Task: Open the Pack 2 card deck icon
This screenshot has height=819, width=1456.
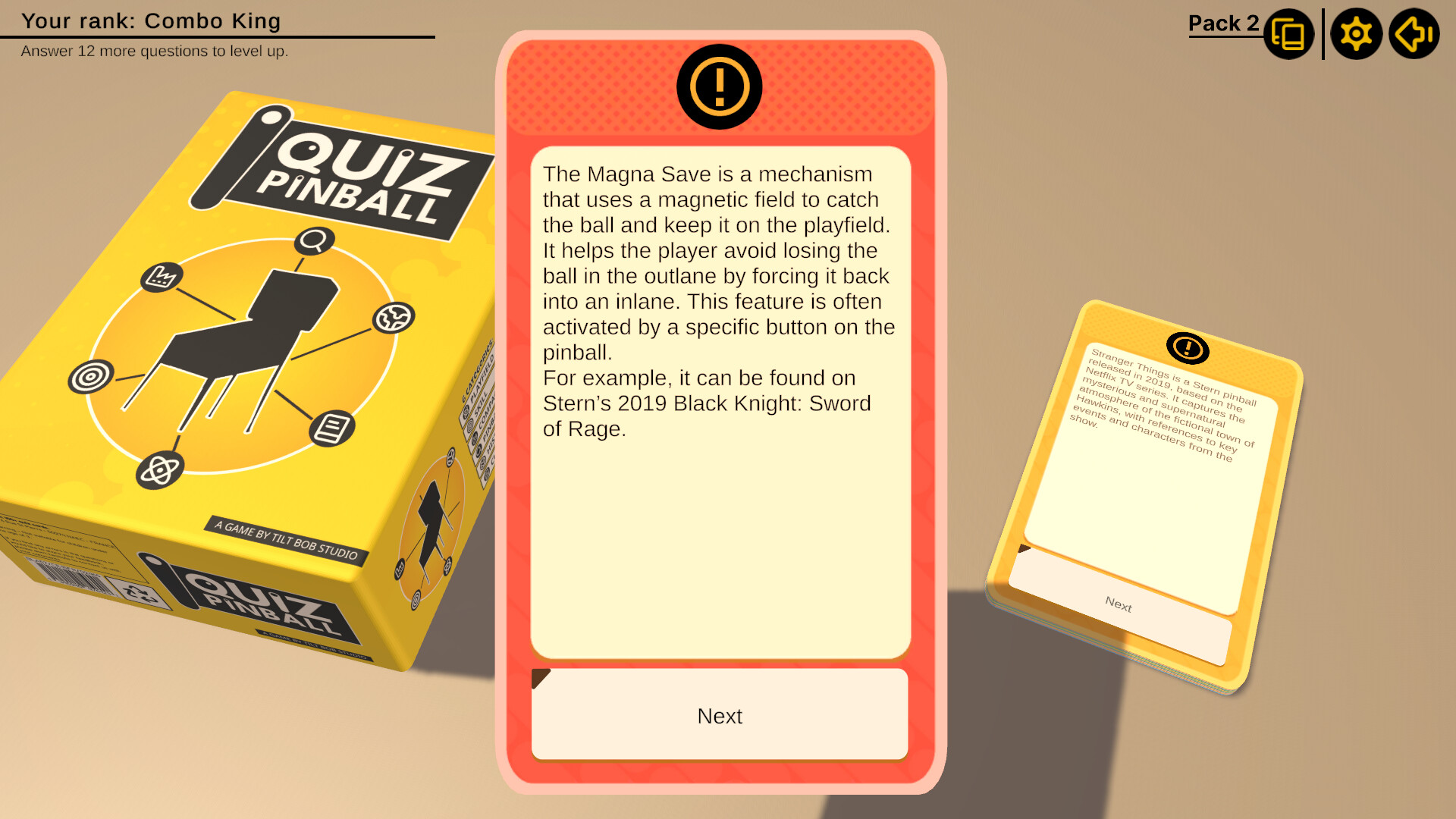Action: pyautogui.click(x=1288, y=33)
